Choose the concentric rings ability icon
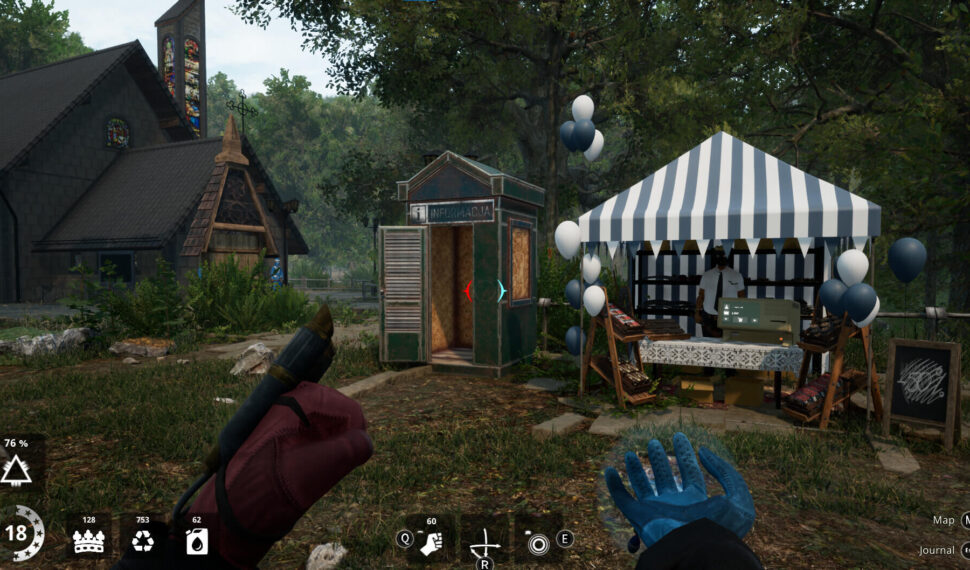The width and height of the screenshot is (970, 570). click(x=538, y=543)
